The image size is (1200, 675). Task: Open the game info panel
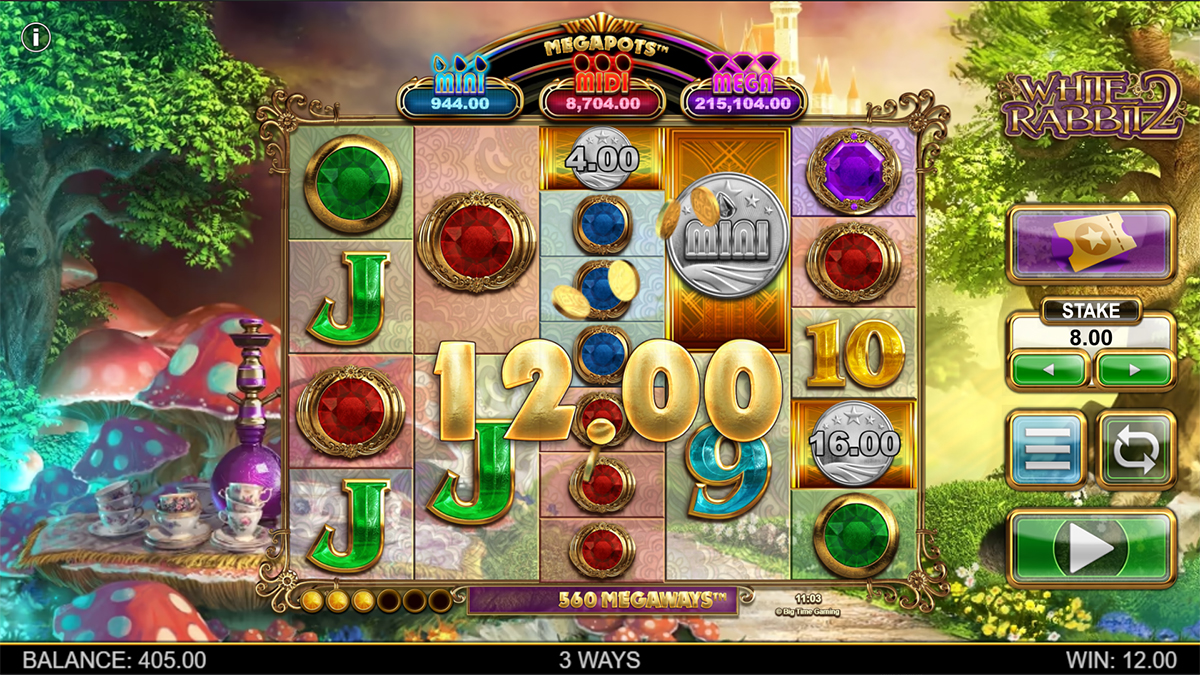pos(37,38)
